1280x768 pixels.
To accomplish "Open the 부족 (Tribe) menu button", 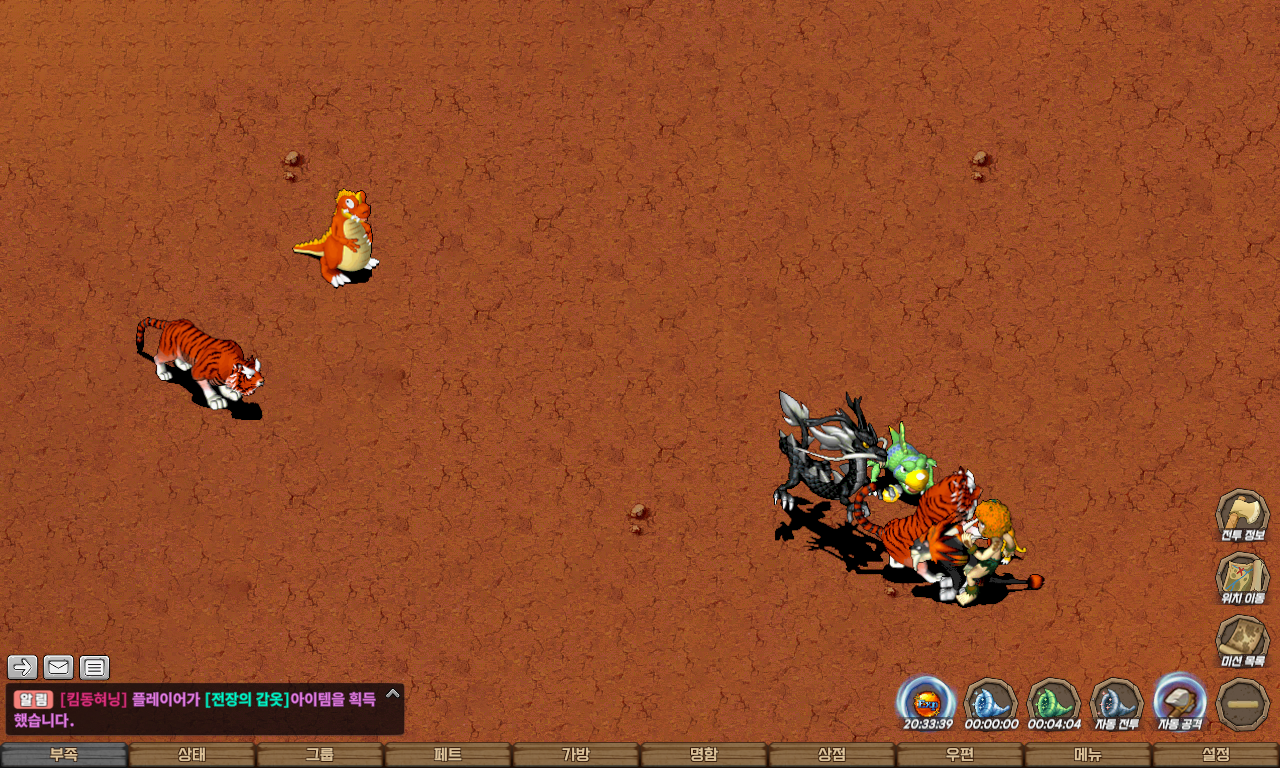I will pos(64,755).
